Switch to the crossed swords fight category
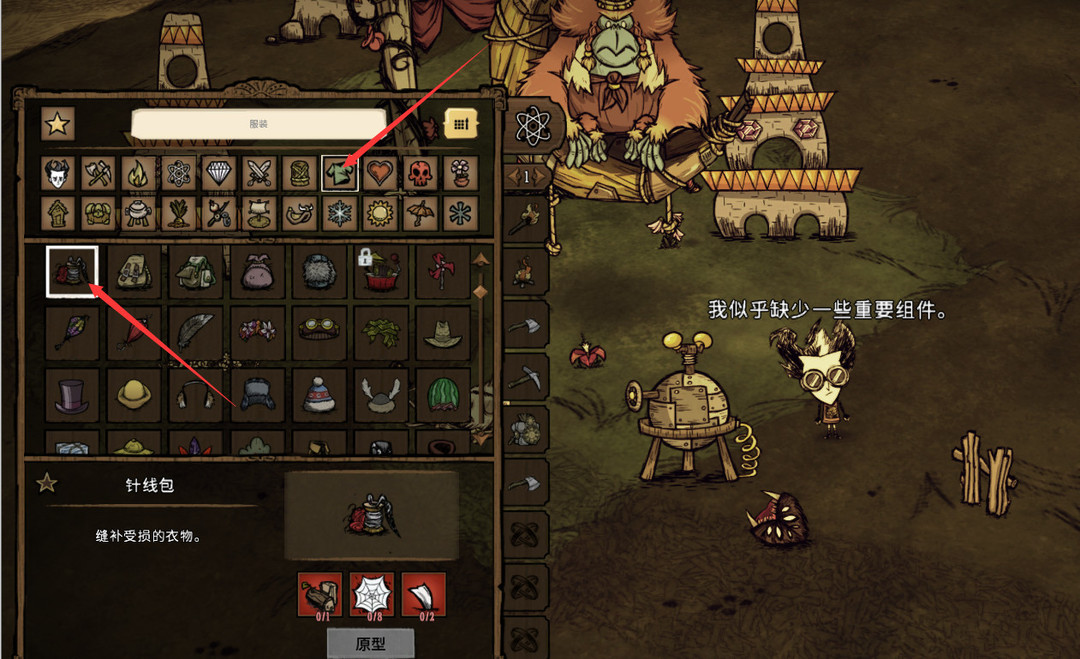 [260, 174]
